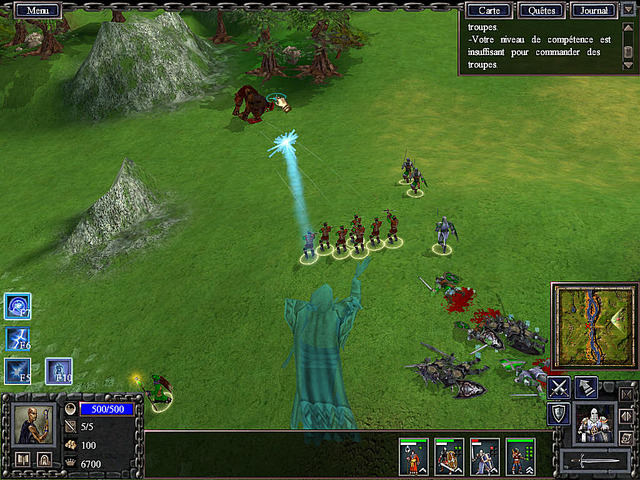Click the armored knight portrait
640x480 pixels.
[x=595, y=423]
